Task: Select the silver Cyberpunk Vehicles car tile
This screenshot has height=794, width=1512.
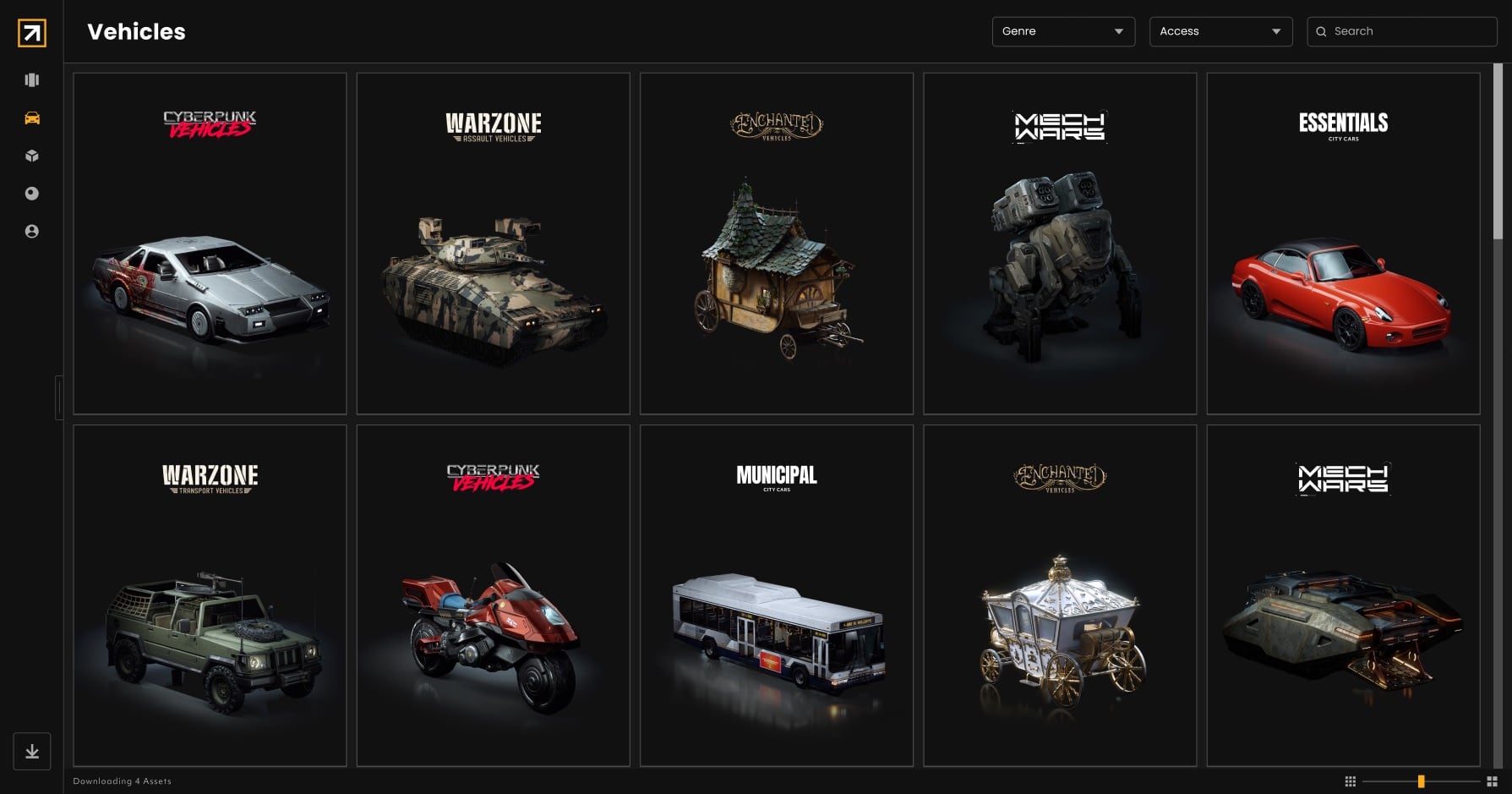Action: (210, 244)
